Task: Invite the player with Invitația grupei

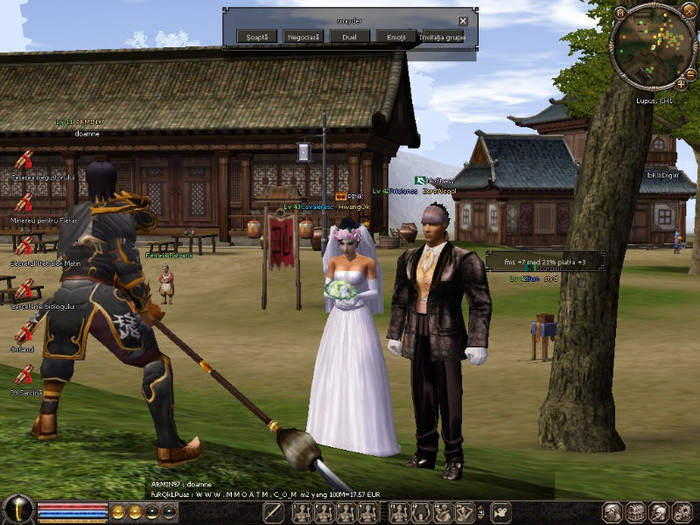Action: coord(443,36)
